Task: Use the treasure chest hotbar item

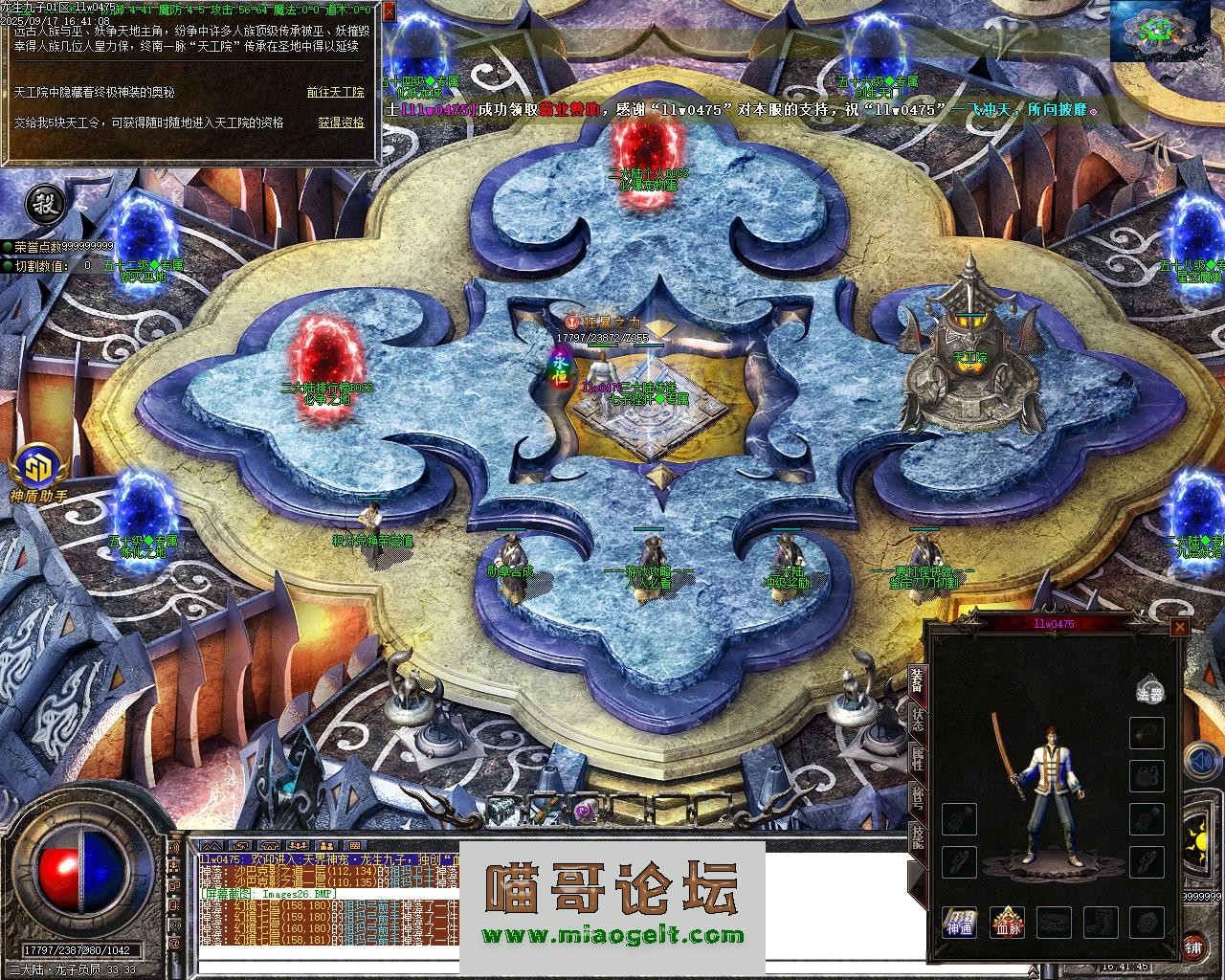Action: [502, 811]
